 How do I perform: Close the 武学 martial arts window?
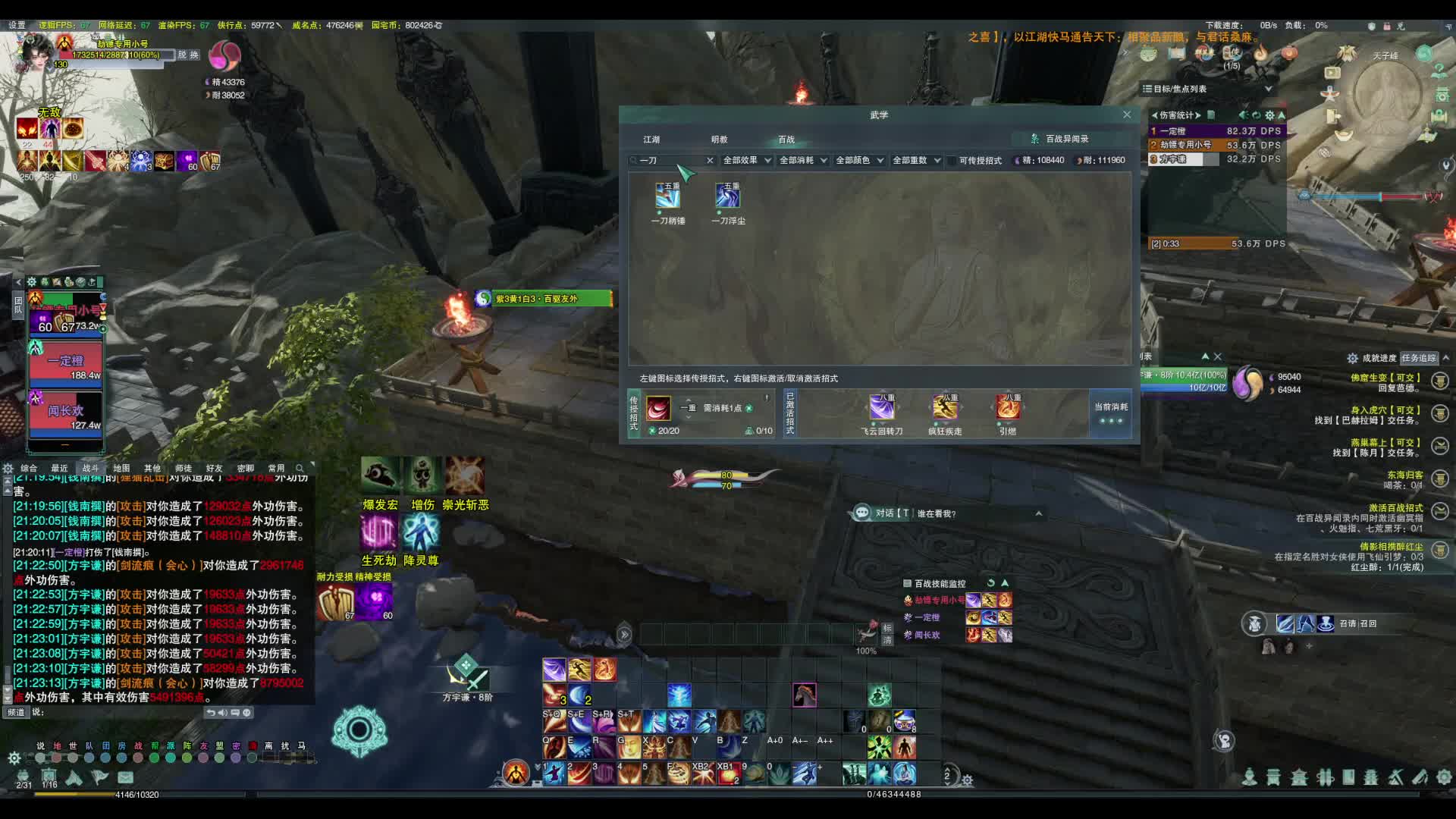(1127, 115)
